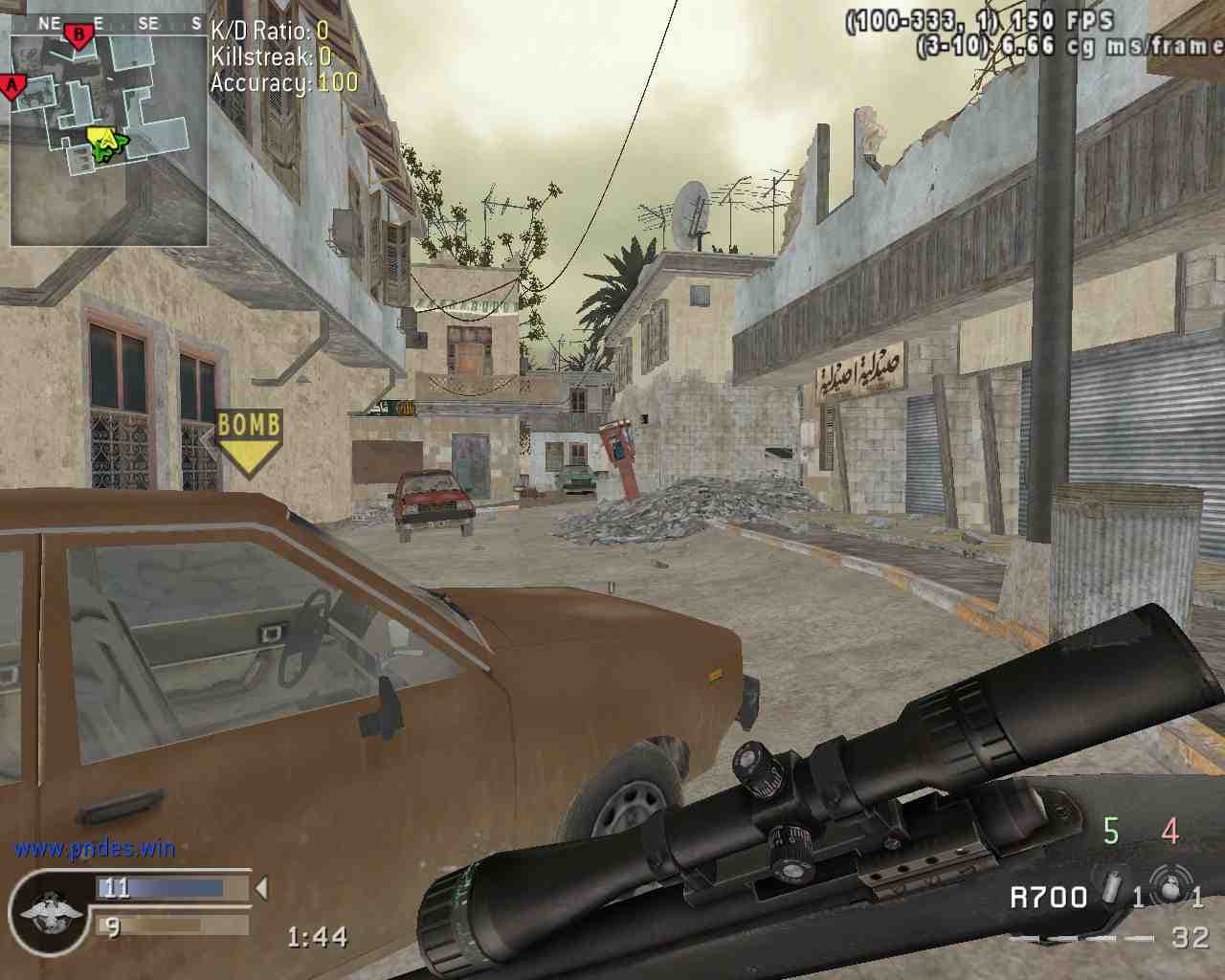Select the A bomb site marker on minimap

pos(13,87)
